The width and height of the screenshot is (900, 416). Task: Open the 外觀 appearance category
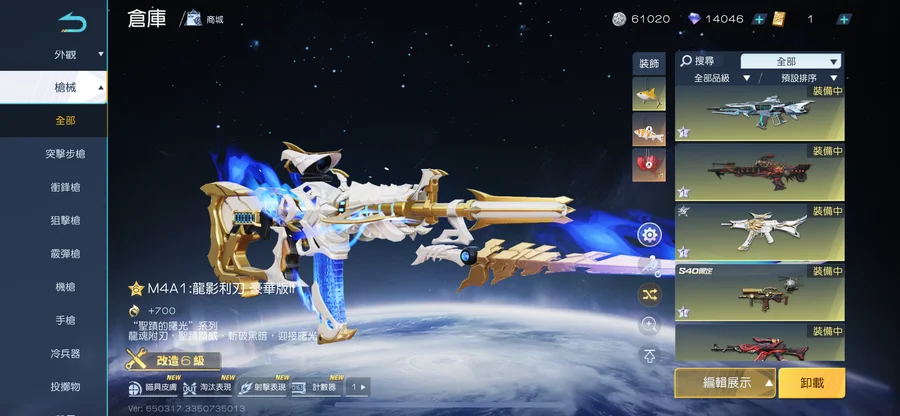pyautogui.click(x=65, y=55)
